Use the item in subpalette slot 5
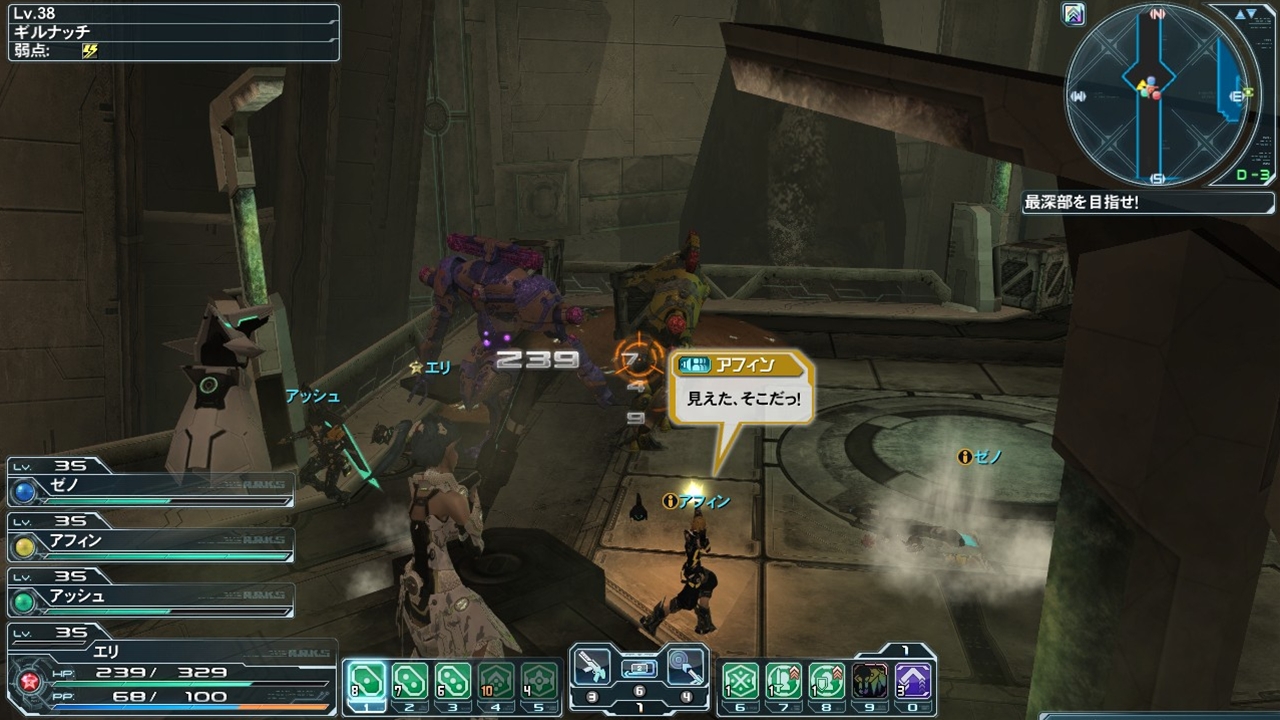The image size is (1280, 720). click(x=540, y=681)
